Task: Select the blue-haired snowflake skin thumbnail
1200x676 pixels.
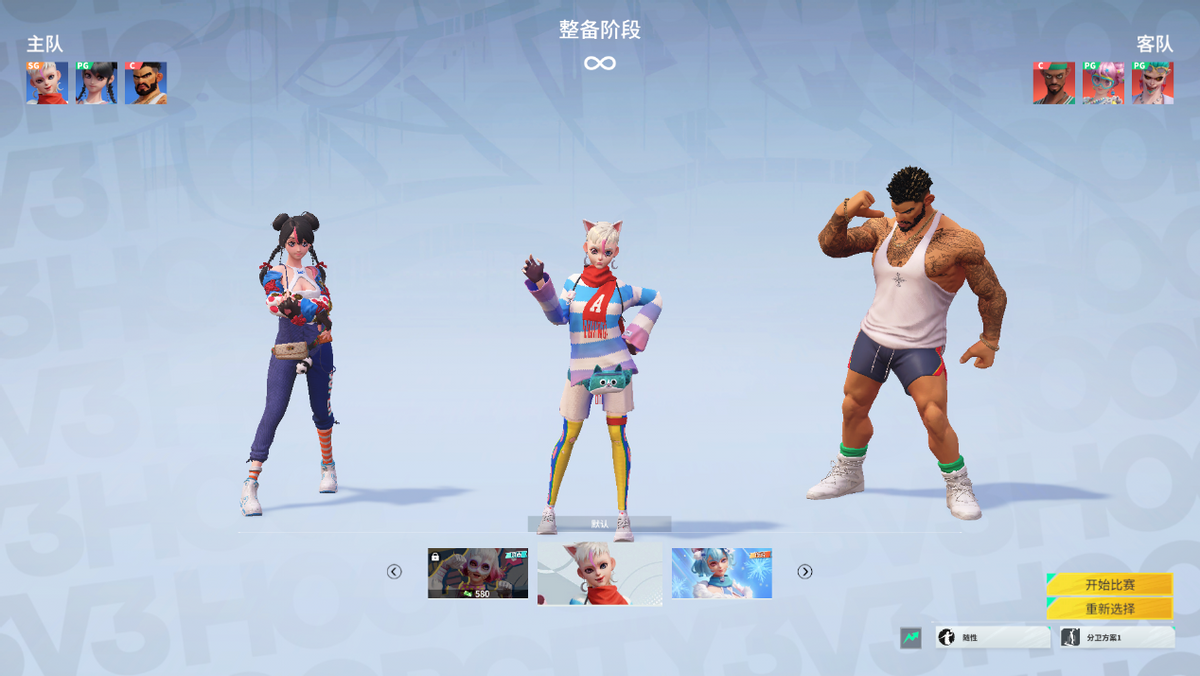Action: 722,573
